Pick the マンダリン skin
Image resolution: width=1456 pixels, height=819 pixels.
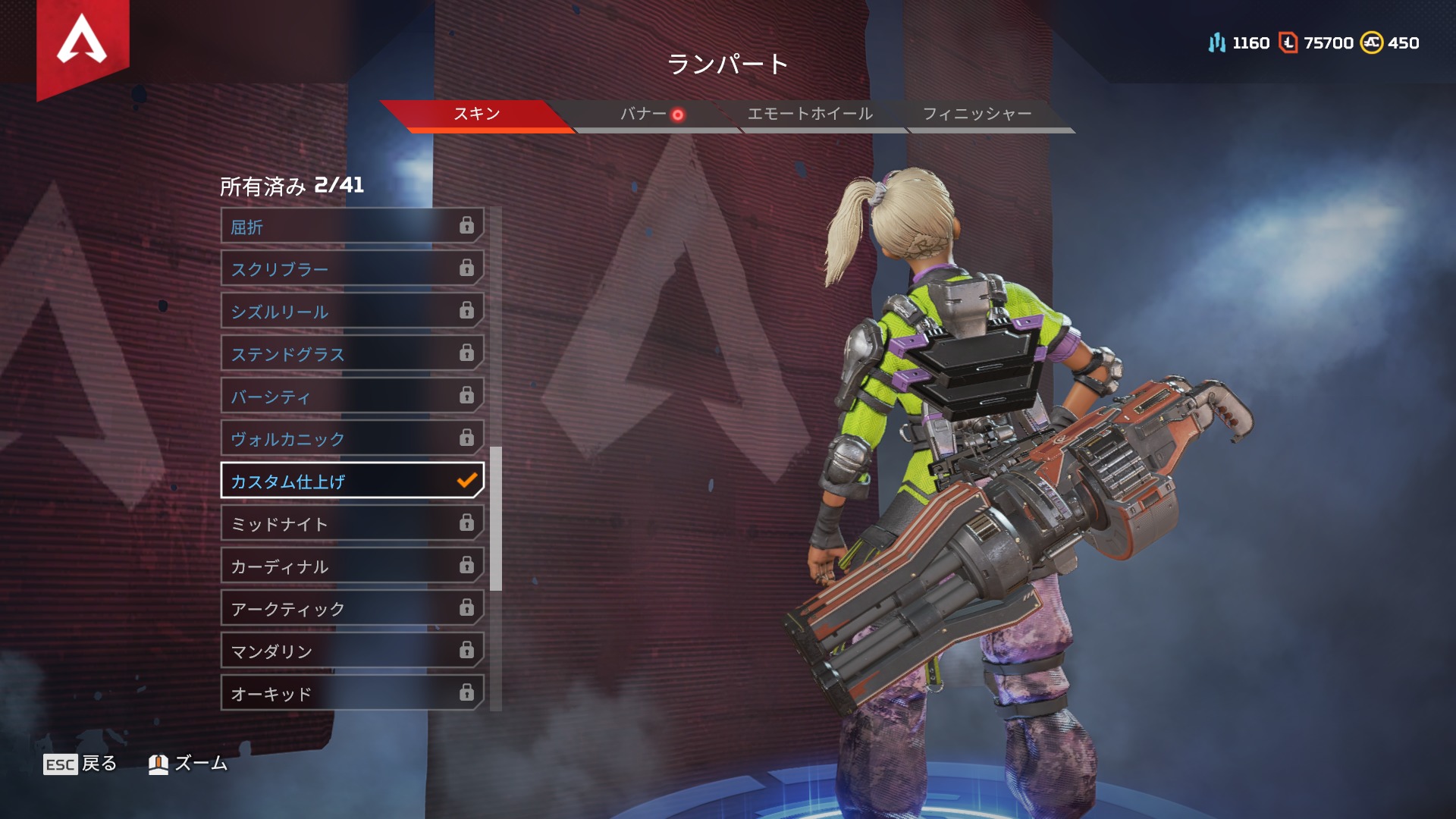(352, 651)
